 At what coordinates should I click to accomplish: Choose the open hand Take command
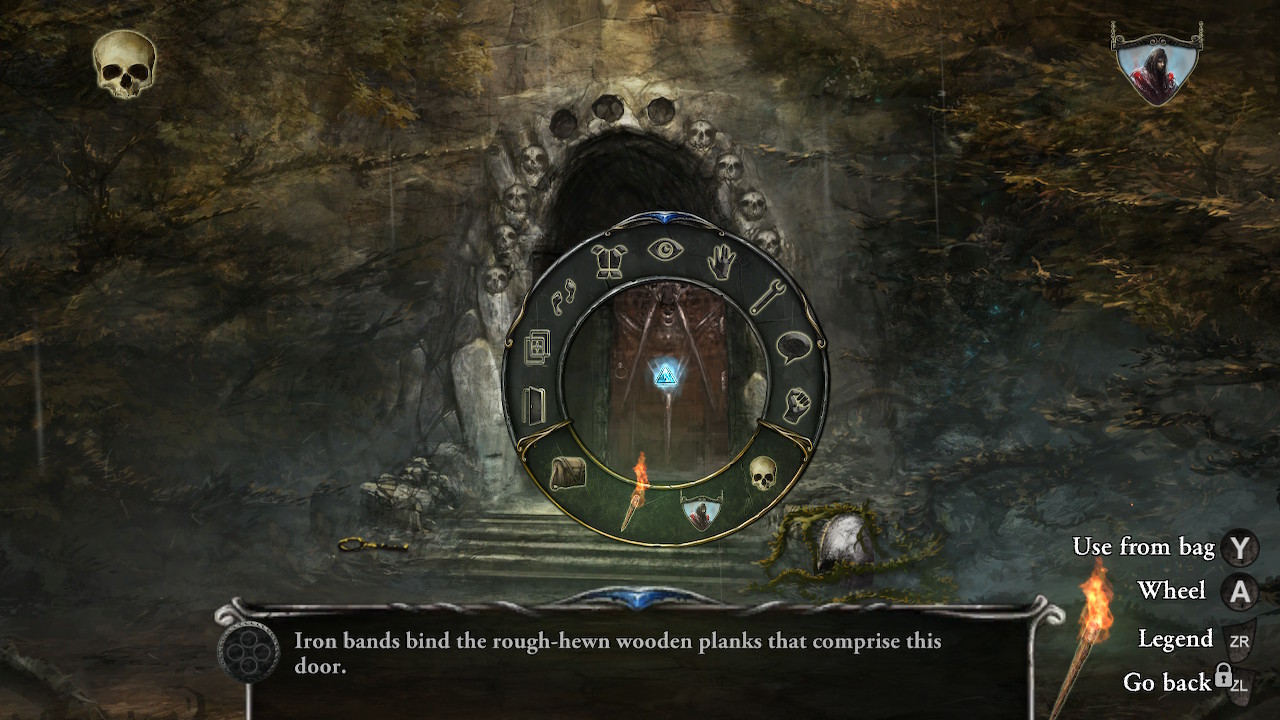(719, 264)
